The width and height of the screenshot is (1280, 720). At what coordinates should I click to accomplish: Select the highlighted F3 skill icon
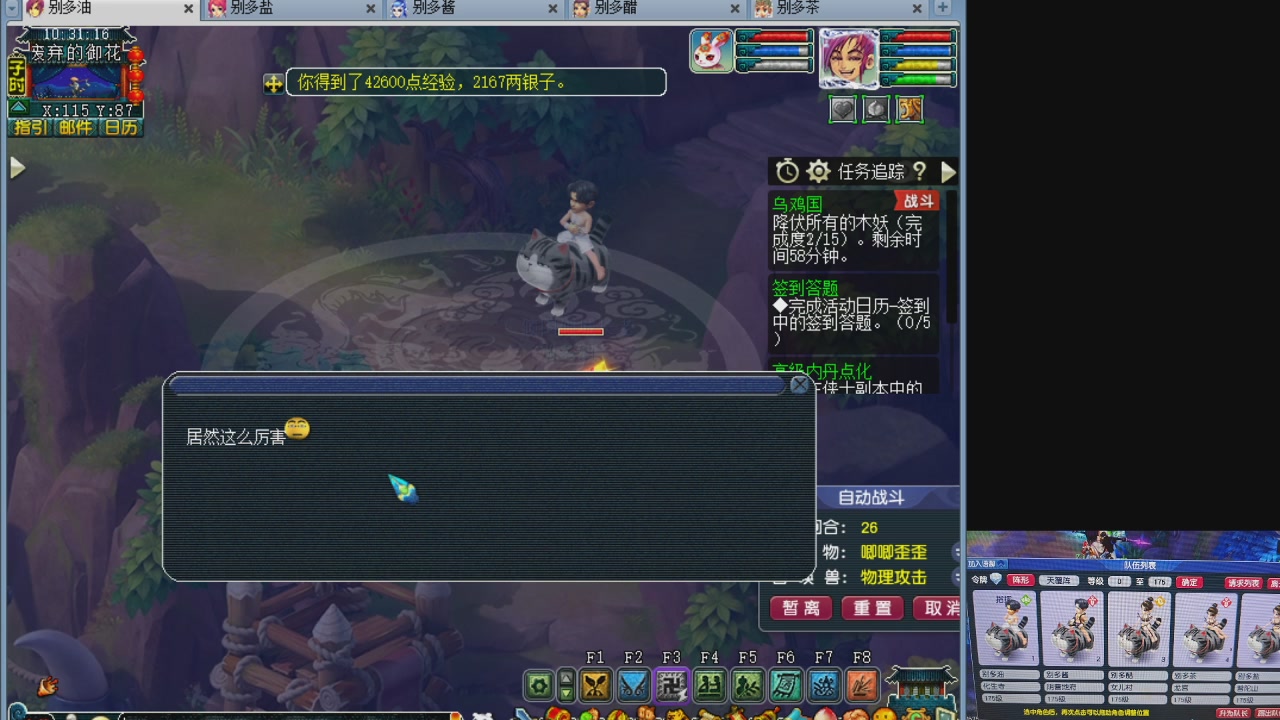(670, 687)
